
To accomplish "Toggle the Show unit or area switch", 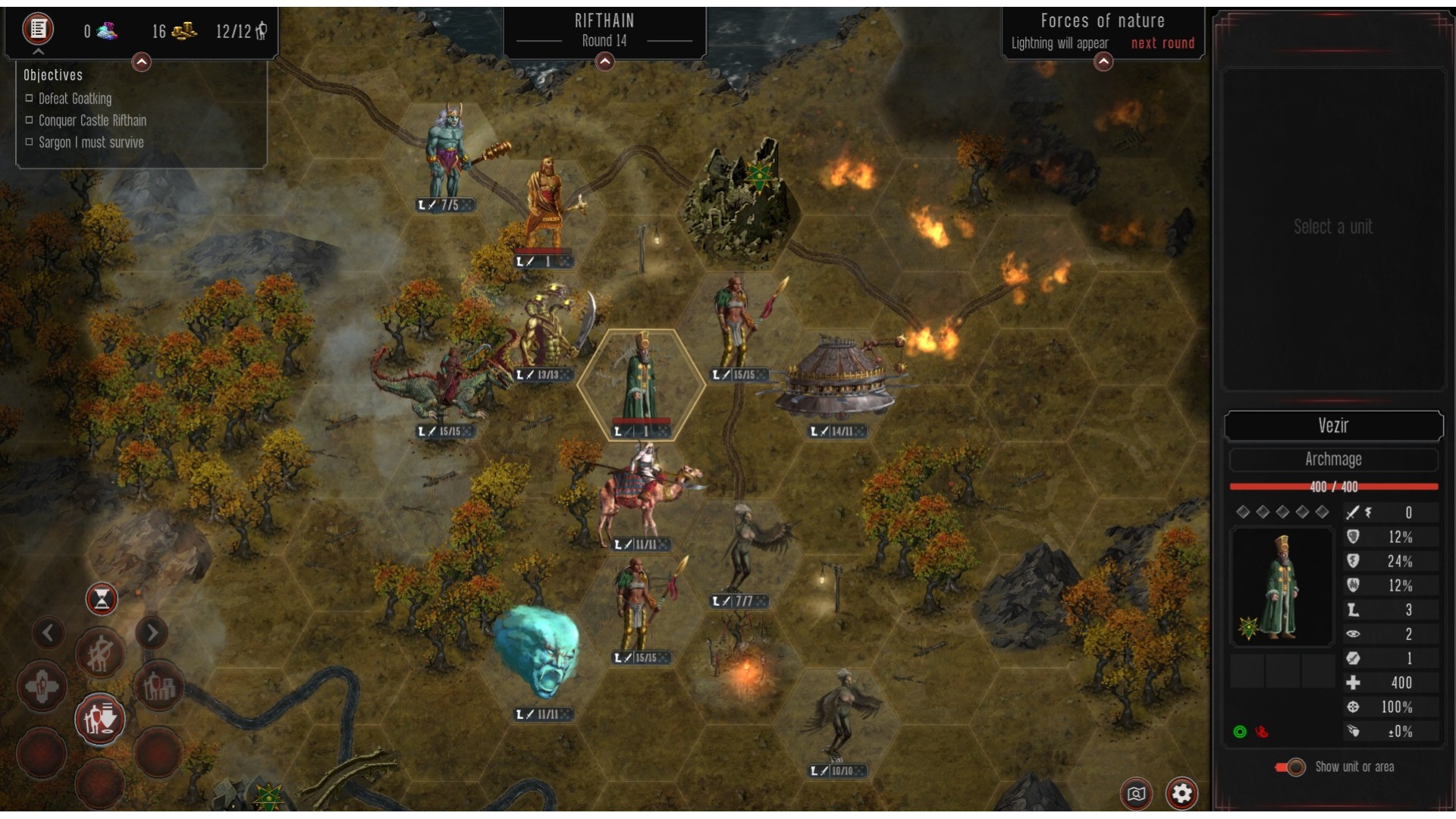I will (1290, 767).
